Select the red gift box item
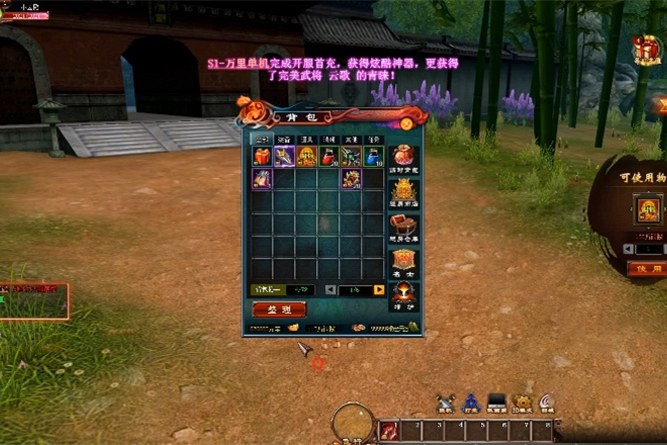 pyautogui.click(x=262, y=156)
